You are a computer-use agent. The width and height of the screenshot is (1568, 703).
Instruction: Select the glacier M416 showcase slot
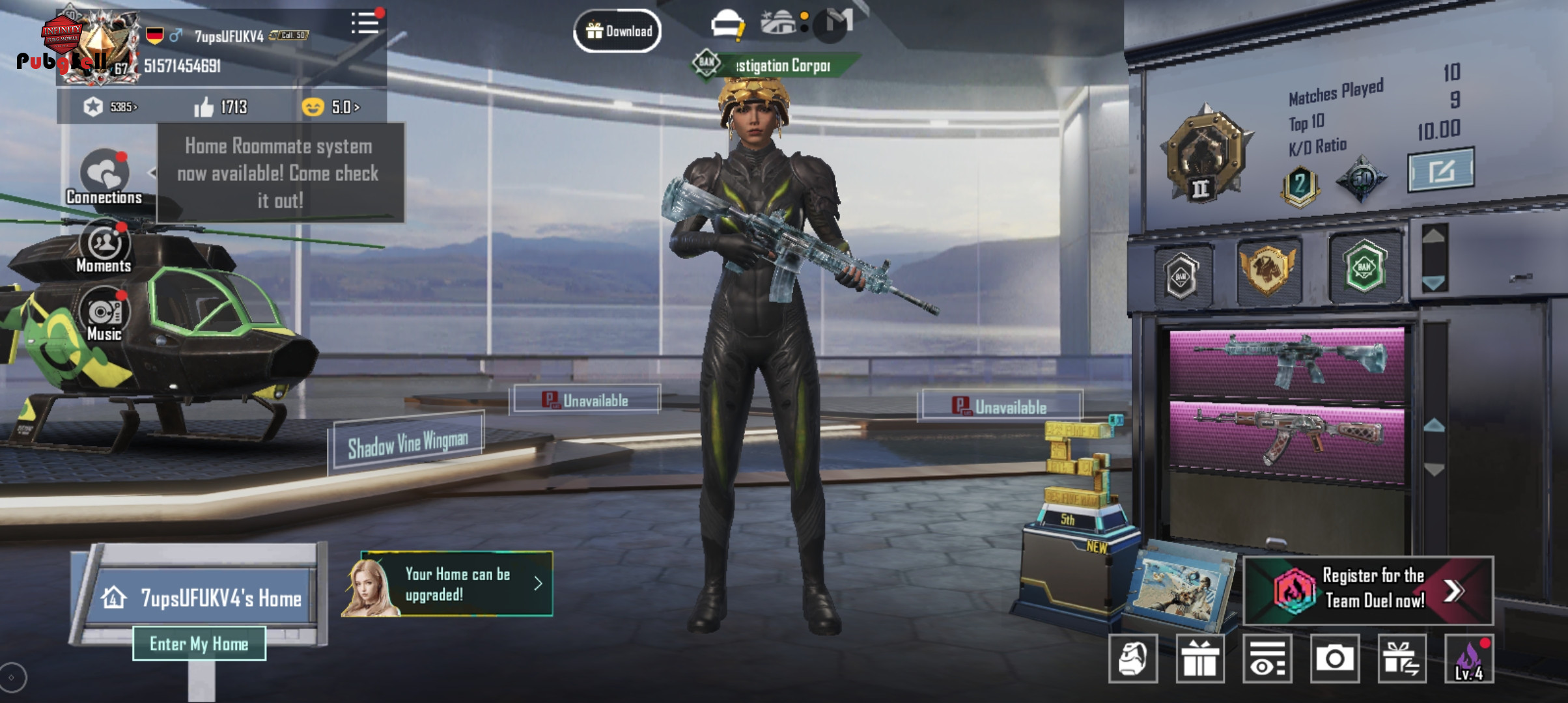coord(1287,361)
